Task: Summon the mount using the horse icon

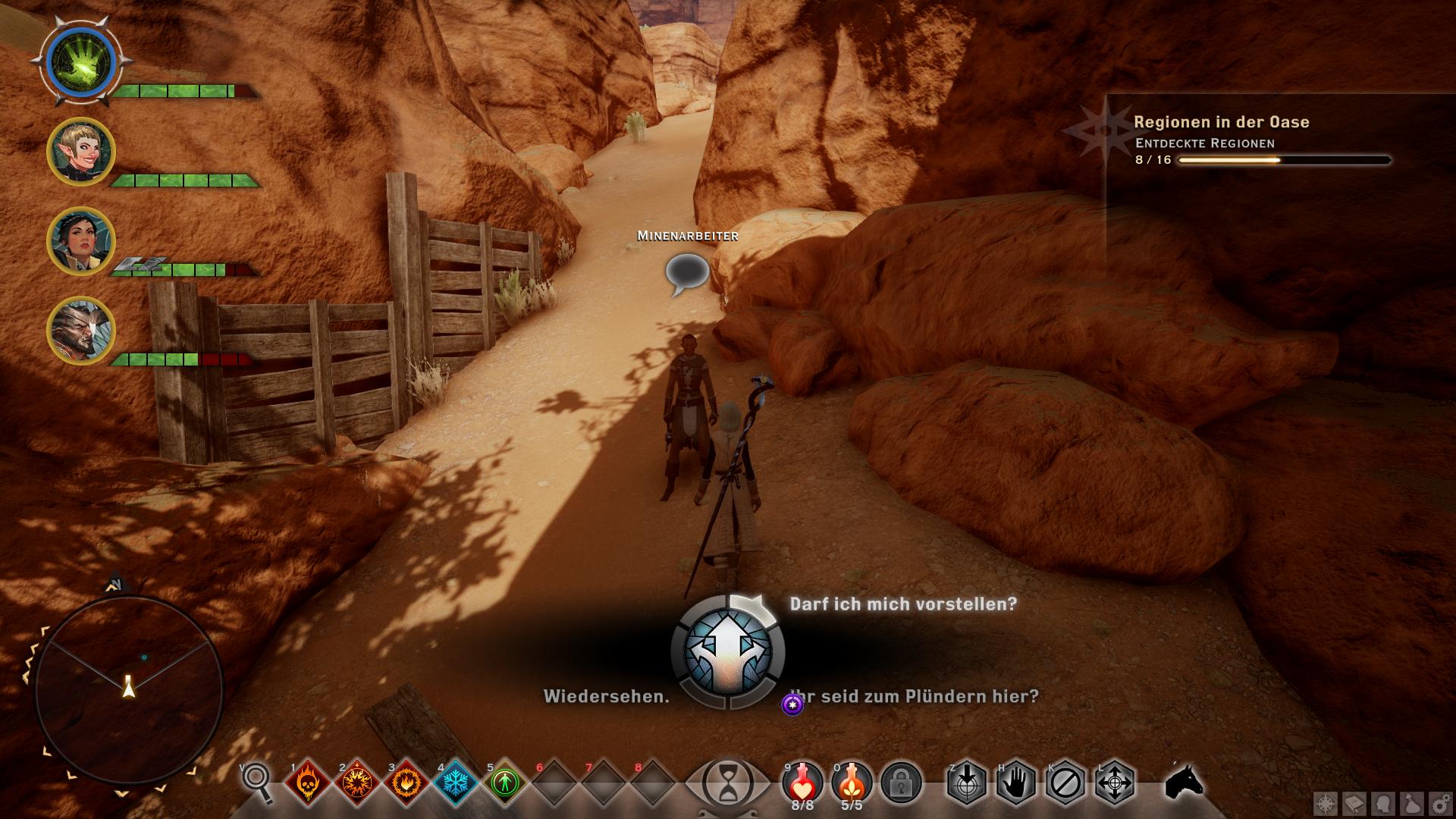Action: (1184, 781)
